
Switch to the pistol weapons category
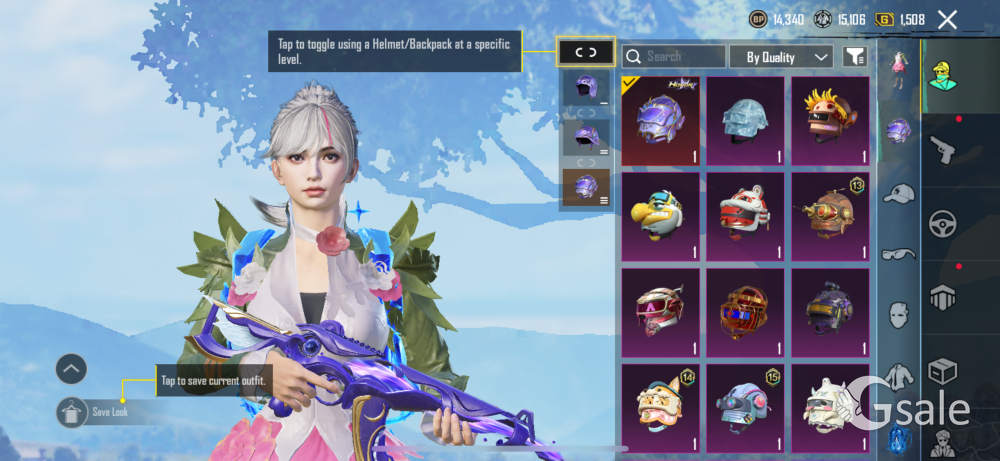point(943,151)
